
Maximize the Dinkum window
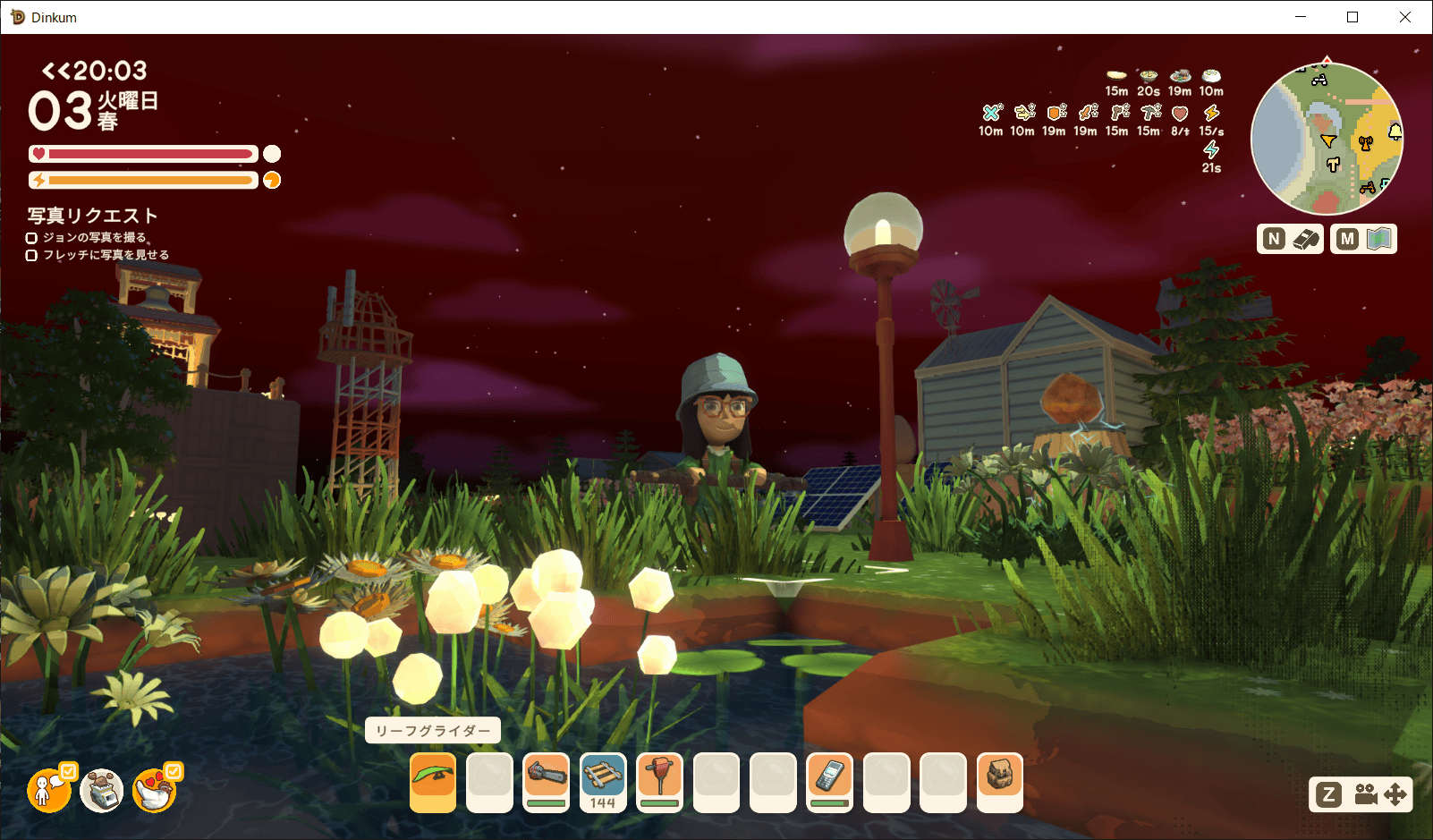tap(1352, 17)
